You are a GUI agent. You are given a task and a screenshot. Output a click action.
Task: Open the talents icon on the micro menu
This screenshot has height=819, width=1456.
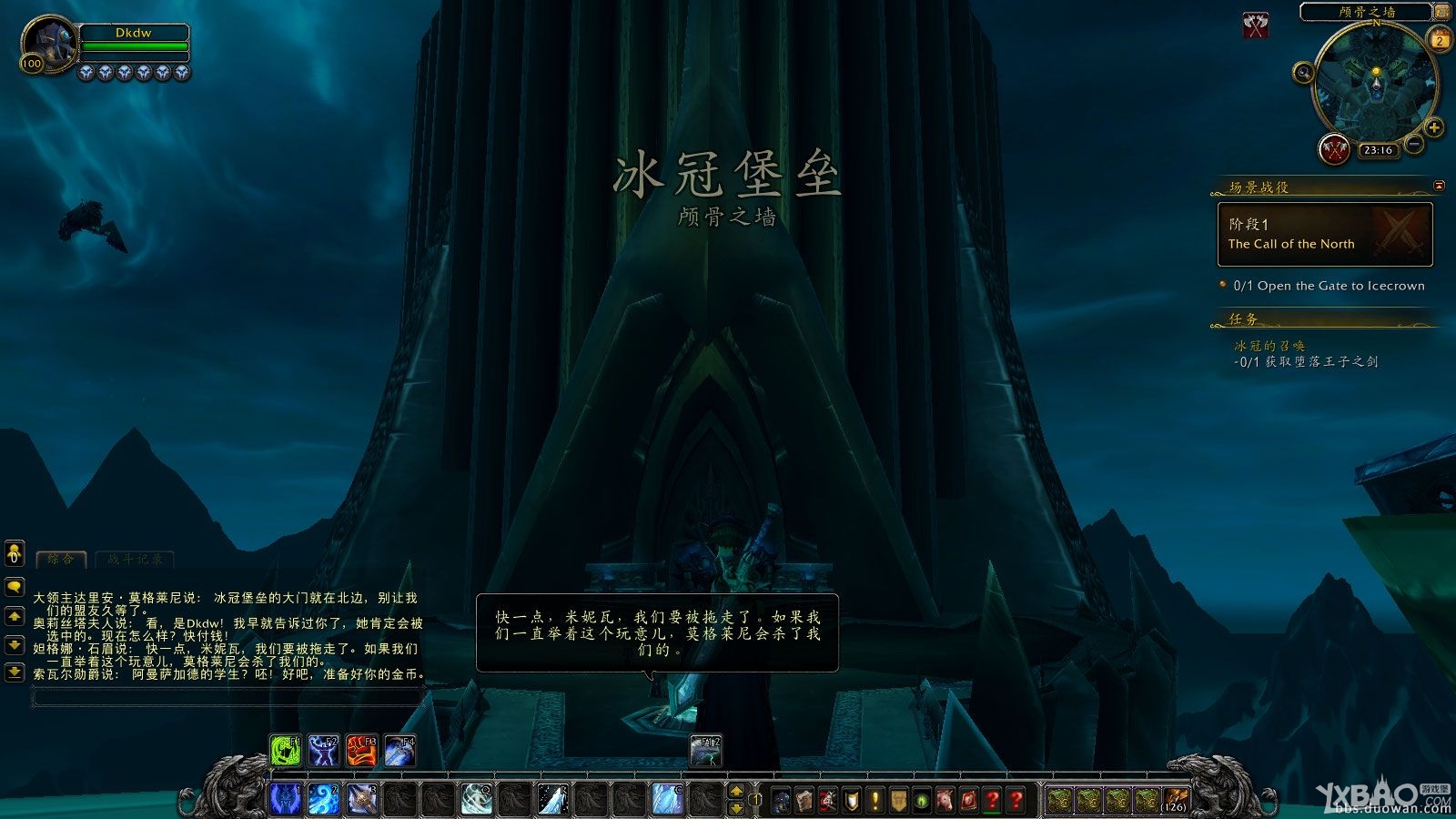pyautogui.click(x=829, y=800)
